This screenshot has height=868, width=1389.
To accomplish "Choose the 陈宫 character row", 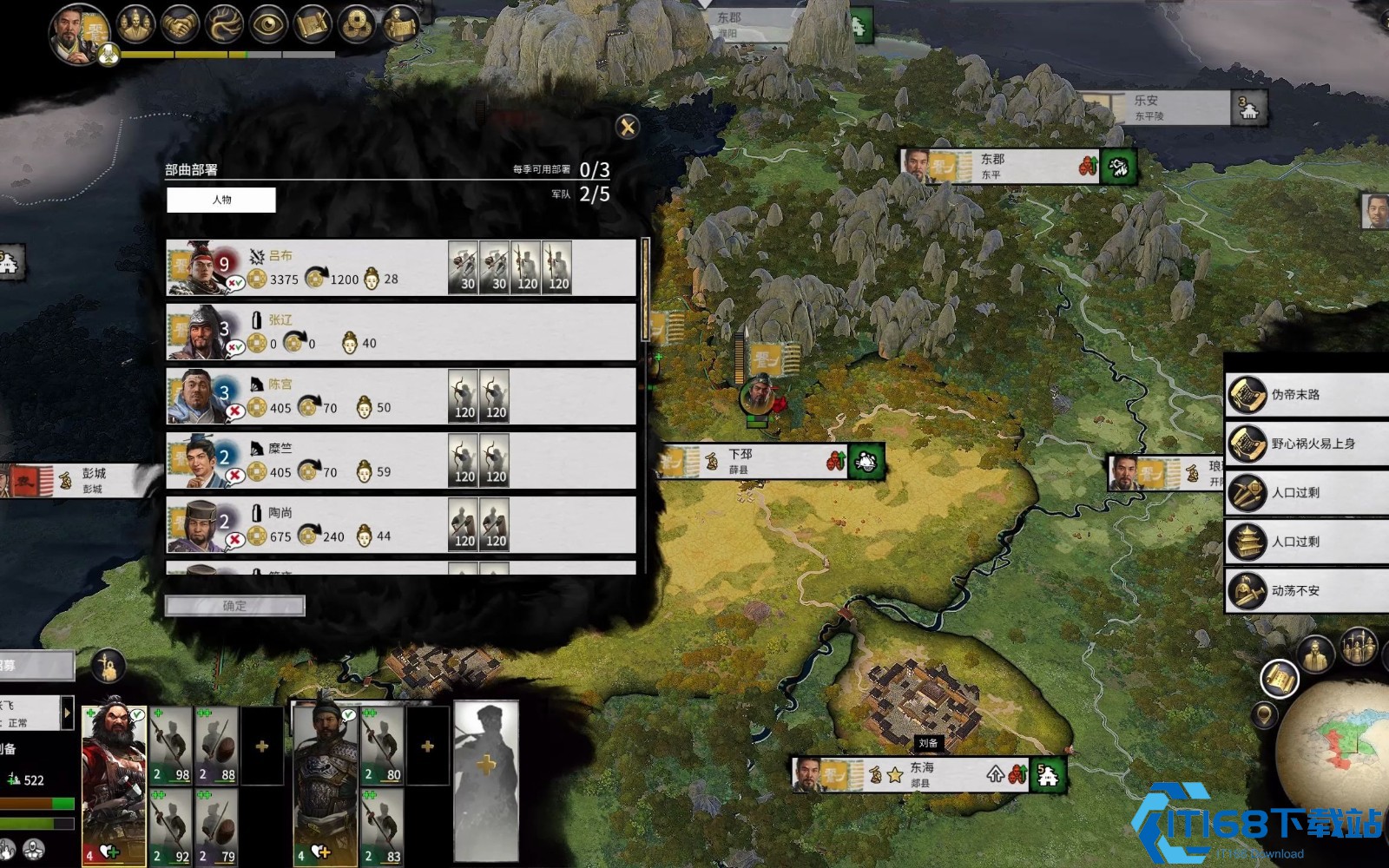I will point(400,397).
